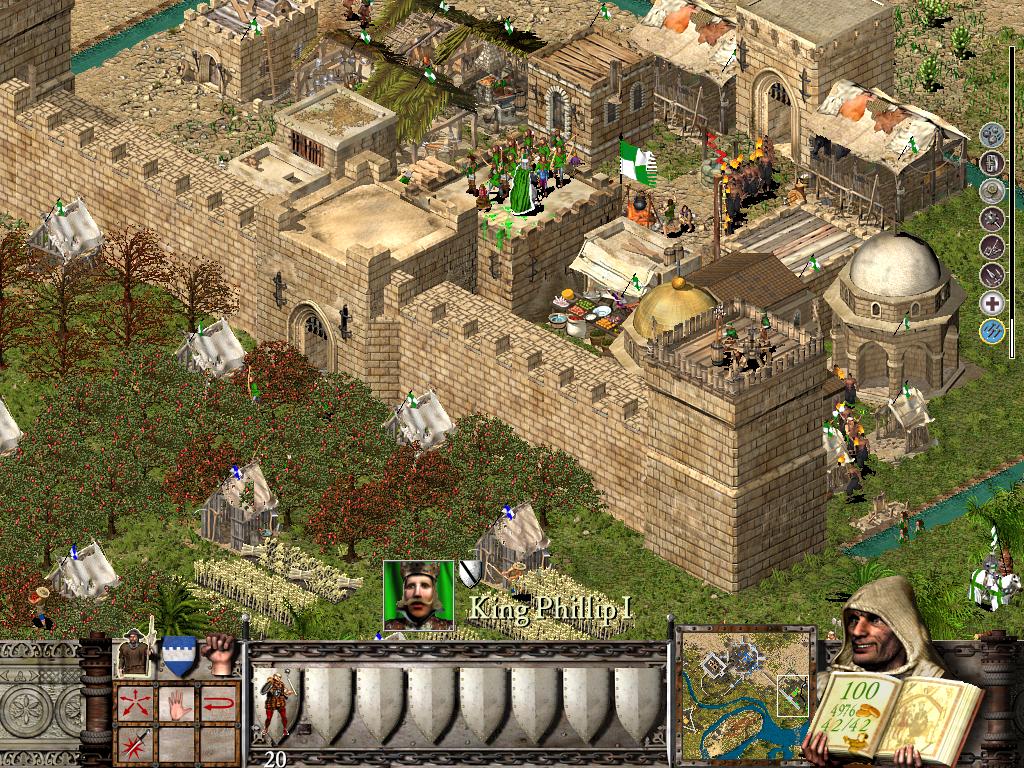The height and width of the screenshot is (768, 1024).
Task: Open the minimap view
Action: [746, 692]
